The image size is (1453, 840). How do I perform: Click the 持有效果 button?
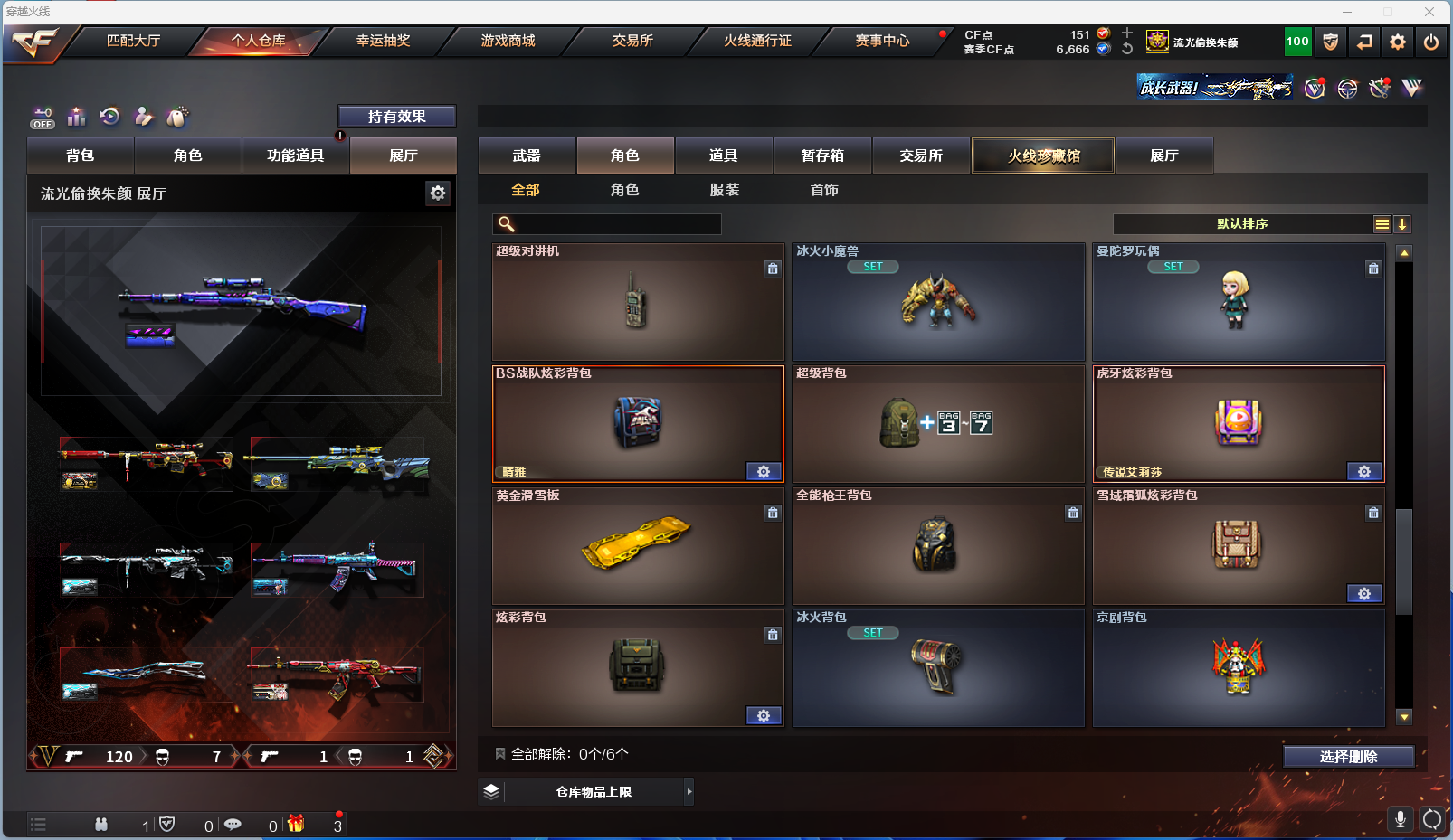pyautogui.click(x=396, y=117)
